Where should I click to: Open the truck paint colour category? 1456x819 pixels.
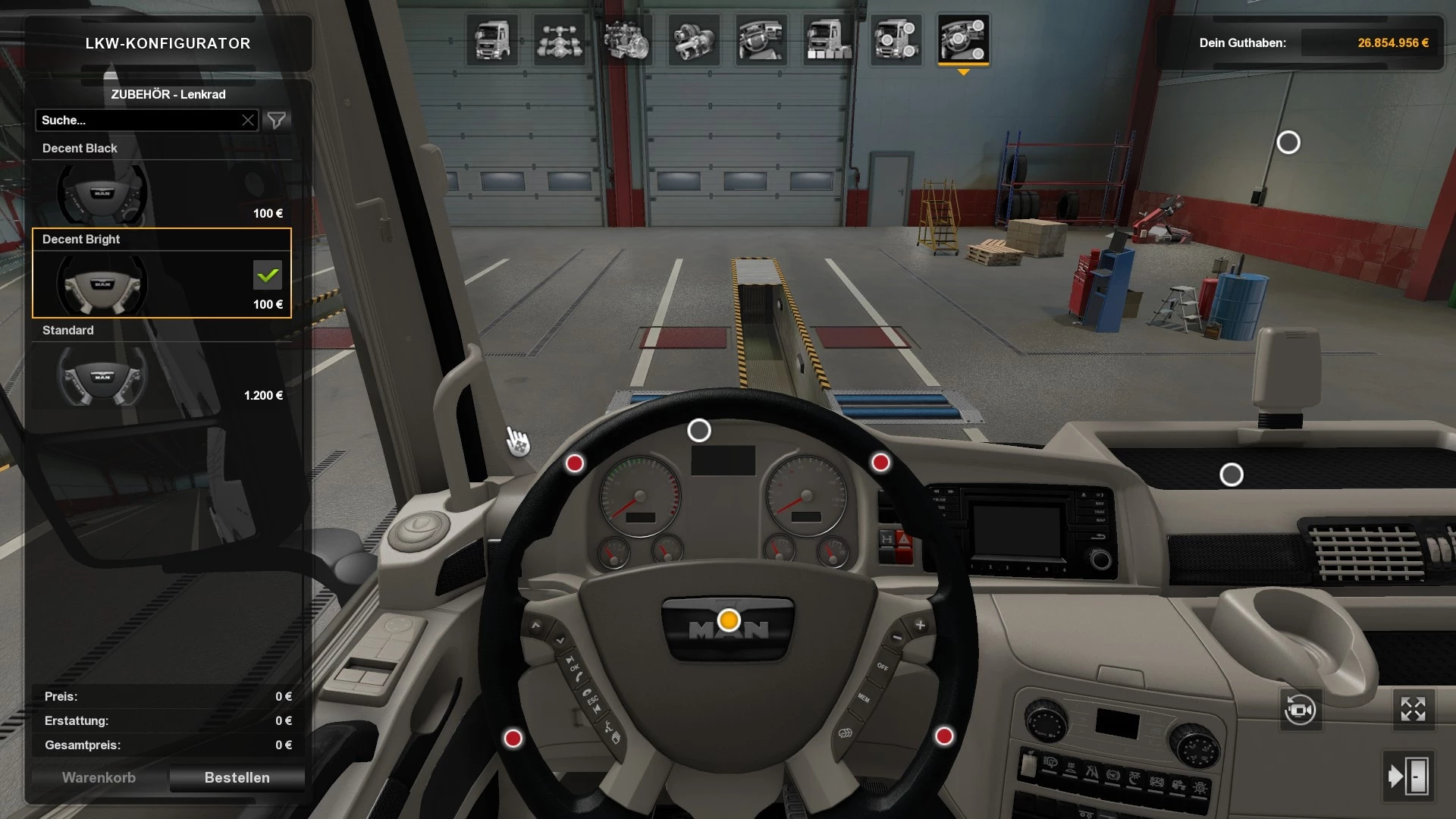point(828,39)
